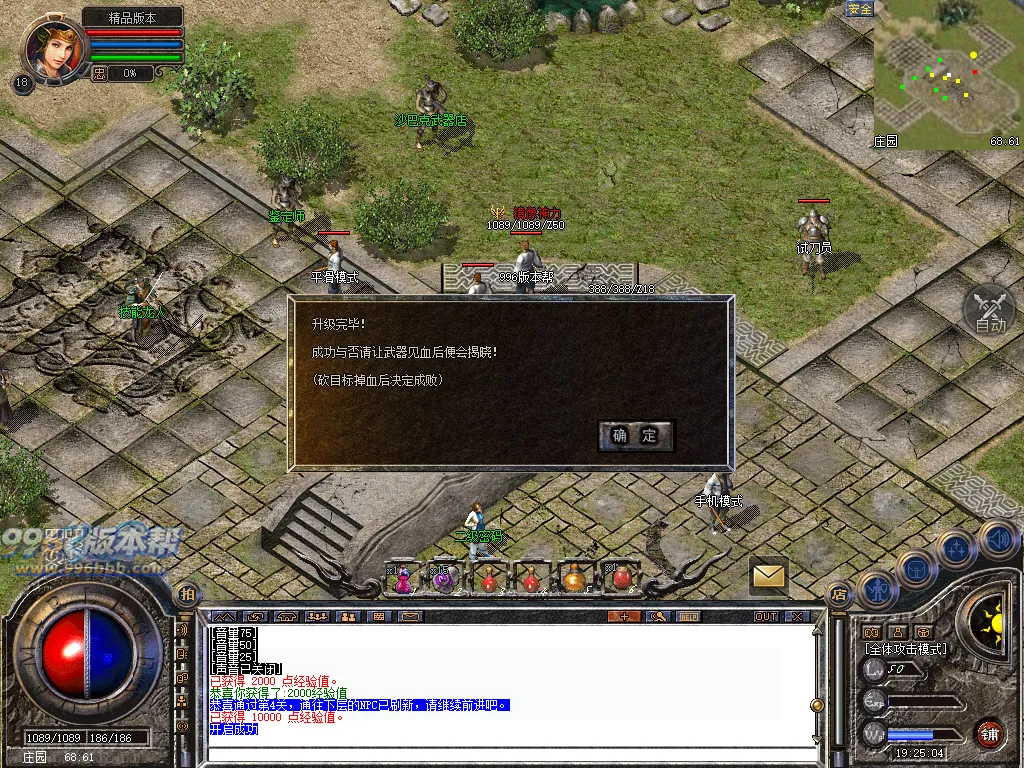1024x768 pixels.
Task: Open the red 铺 stall button
Action: tap(989, 732)
